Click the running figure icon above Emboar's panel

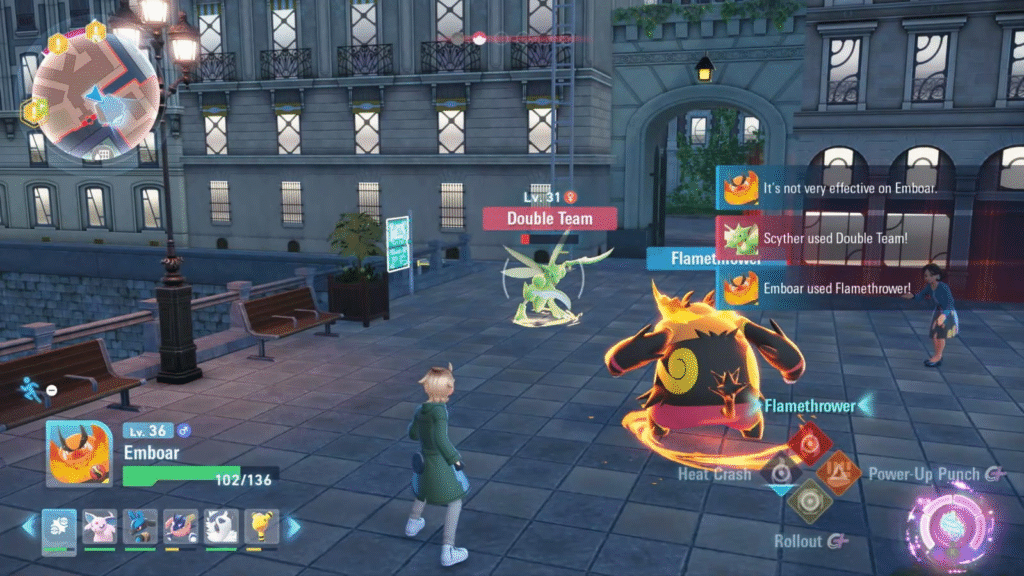tap(33, 389)
